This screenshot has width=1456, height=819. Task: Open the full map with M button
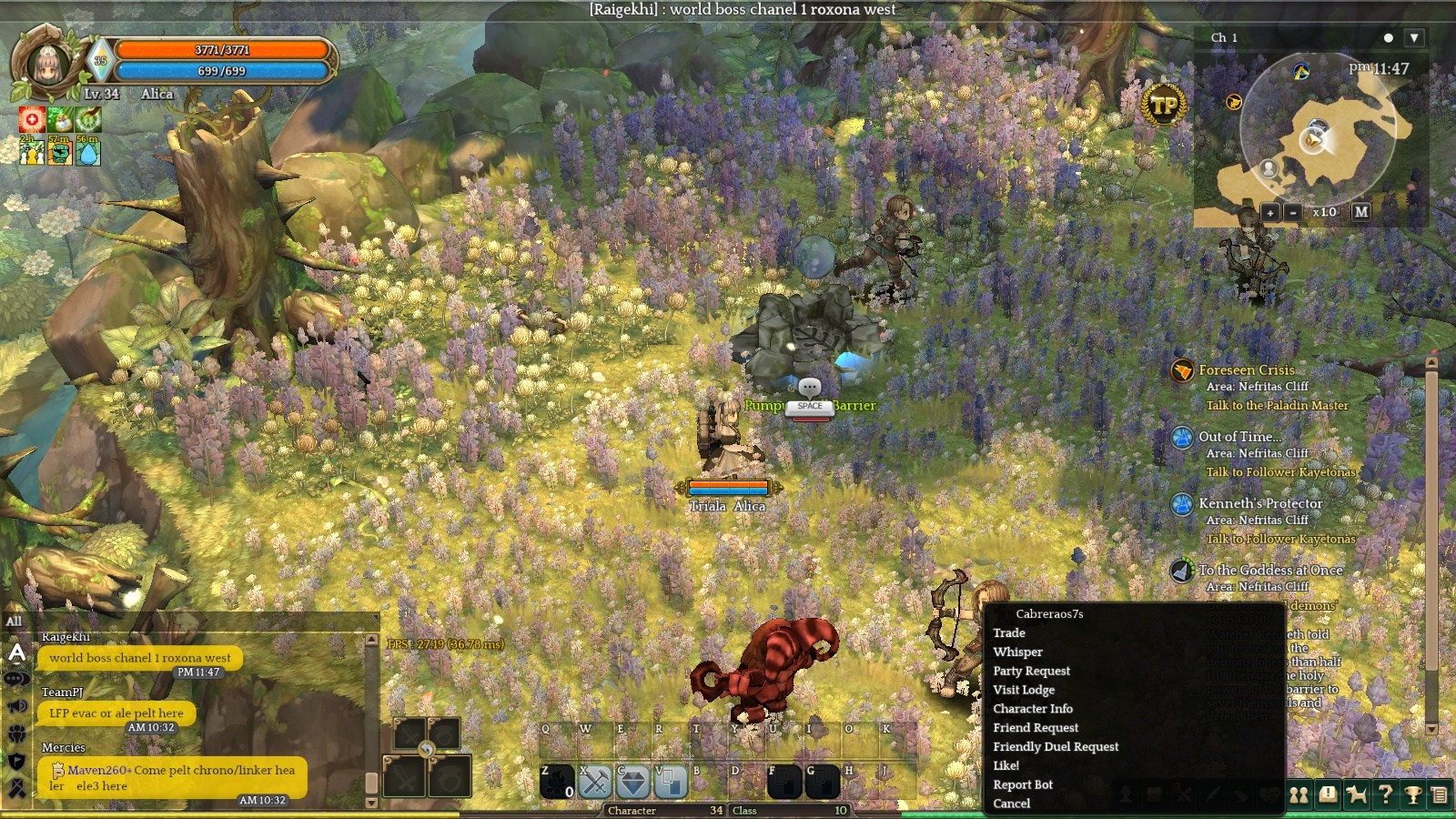[1361, 212]
